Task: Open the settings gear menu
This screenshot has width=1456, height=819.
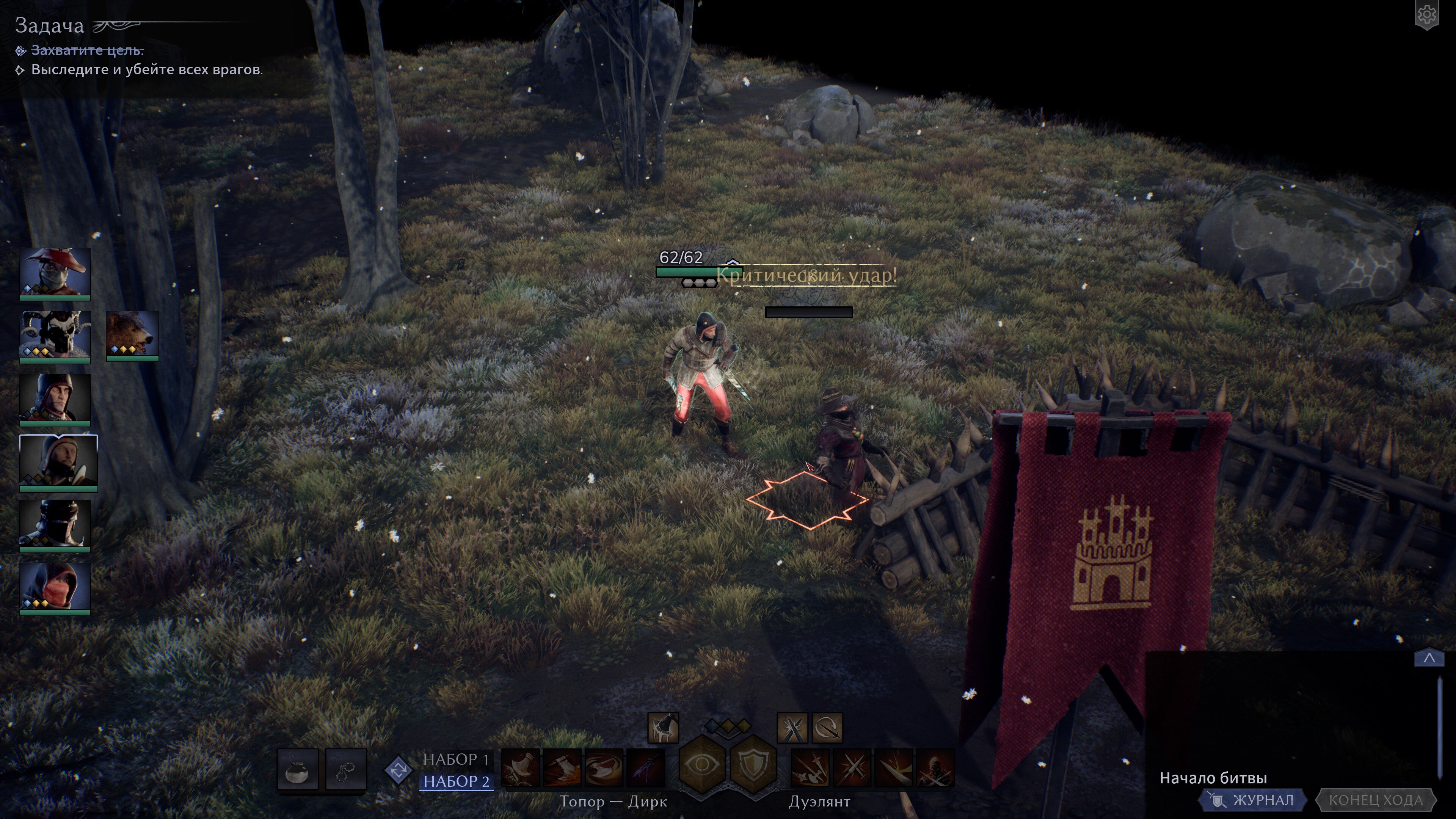Action: tap(1426, 15)
